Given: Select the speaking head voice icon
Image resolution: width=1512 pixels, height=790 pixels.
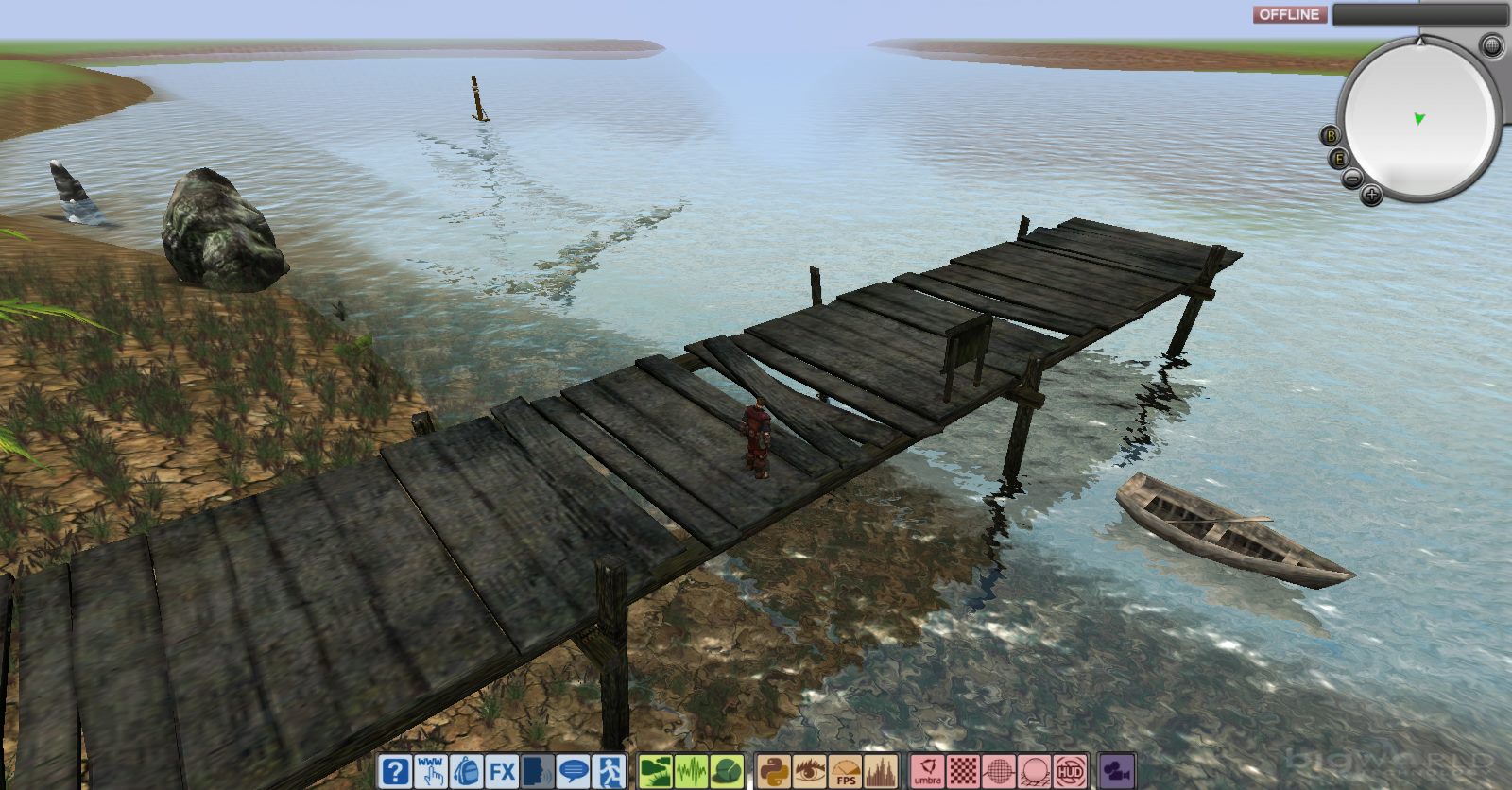Looking at the screenshot, I should coord(538,771).
